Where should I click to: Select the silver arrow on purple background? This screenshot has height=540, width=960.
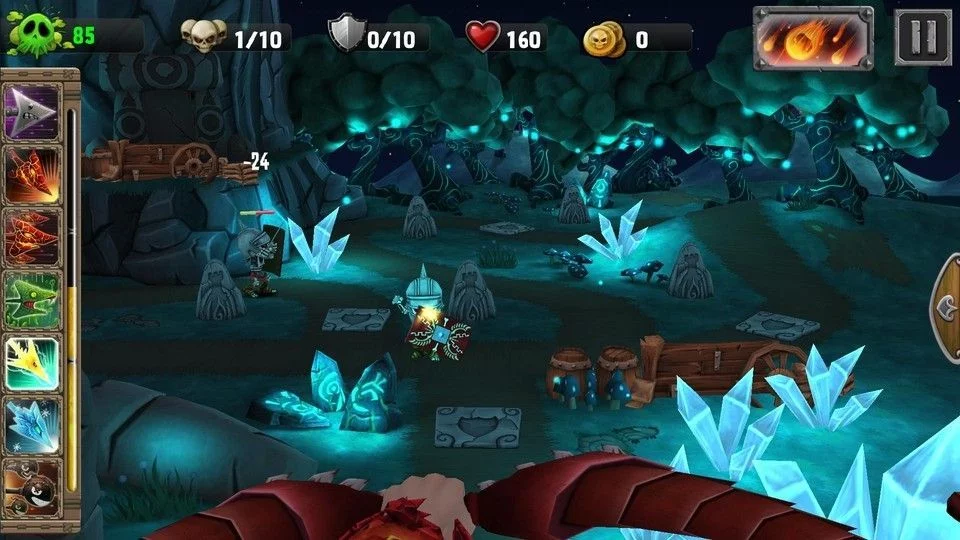33,110
